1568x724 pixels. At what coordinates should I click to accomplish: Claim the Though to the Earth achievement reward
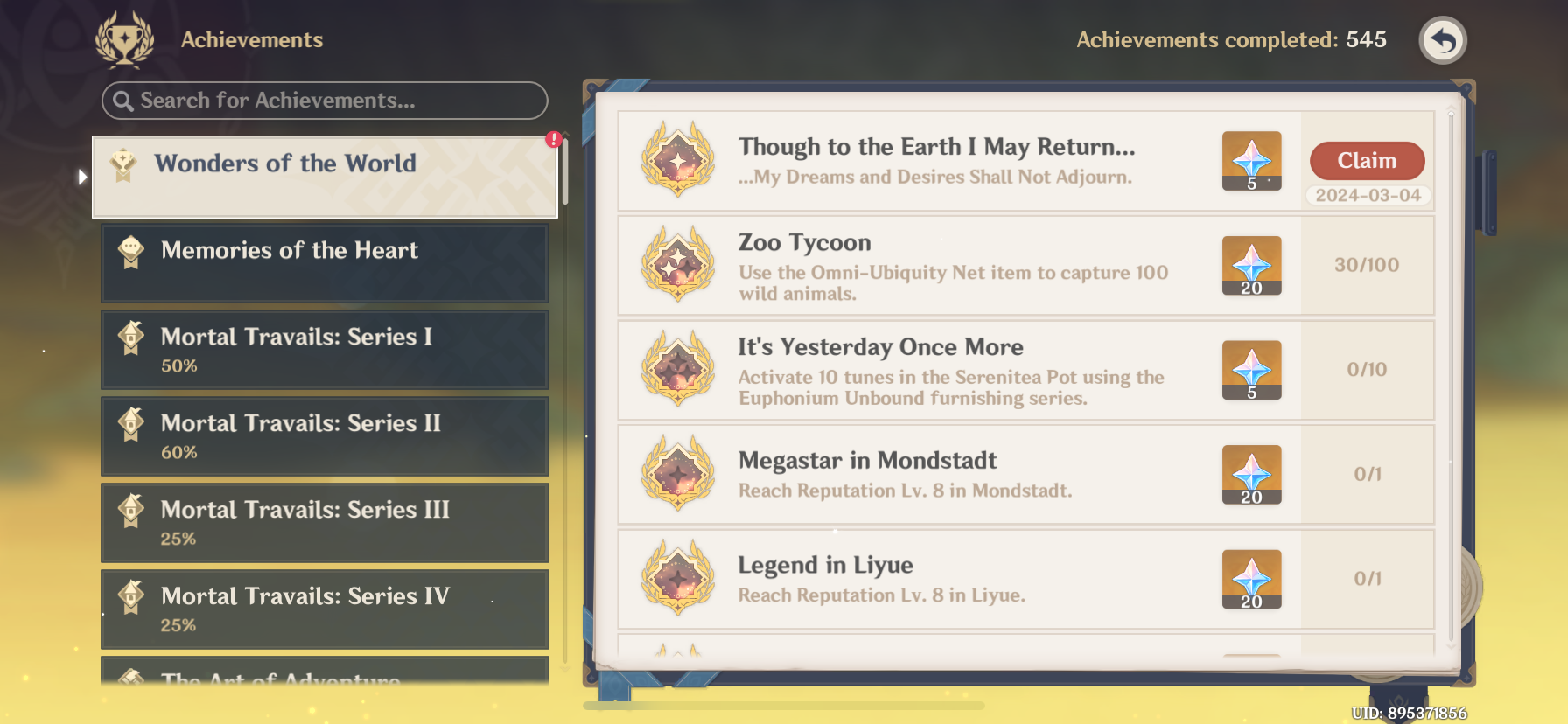click(x=1367, y=161)
